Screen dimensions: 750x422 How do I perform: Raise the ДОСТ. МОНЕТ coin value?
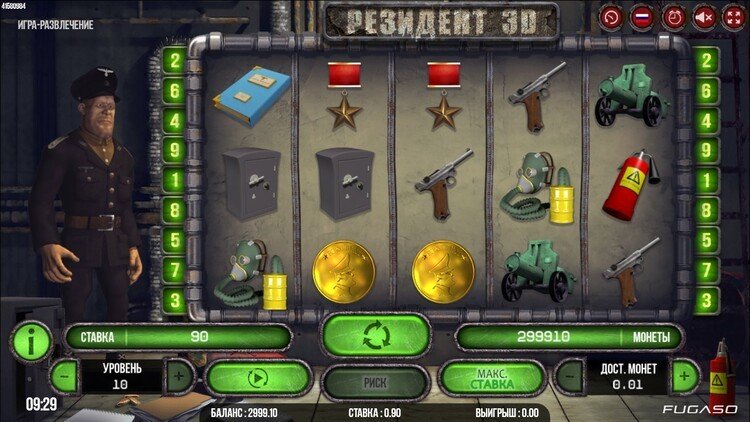[684, 378]
